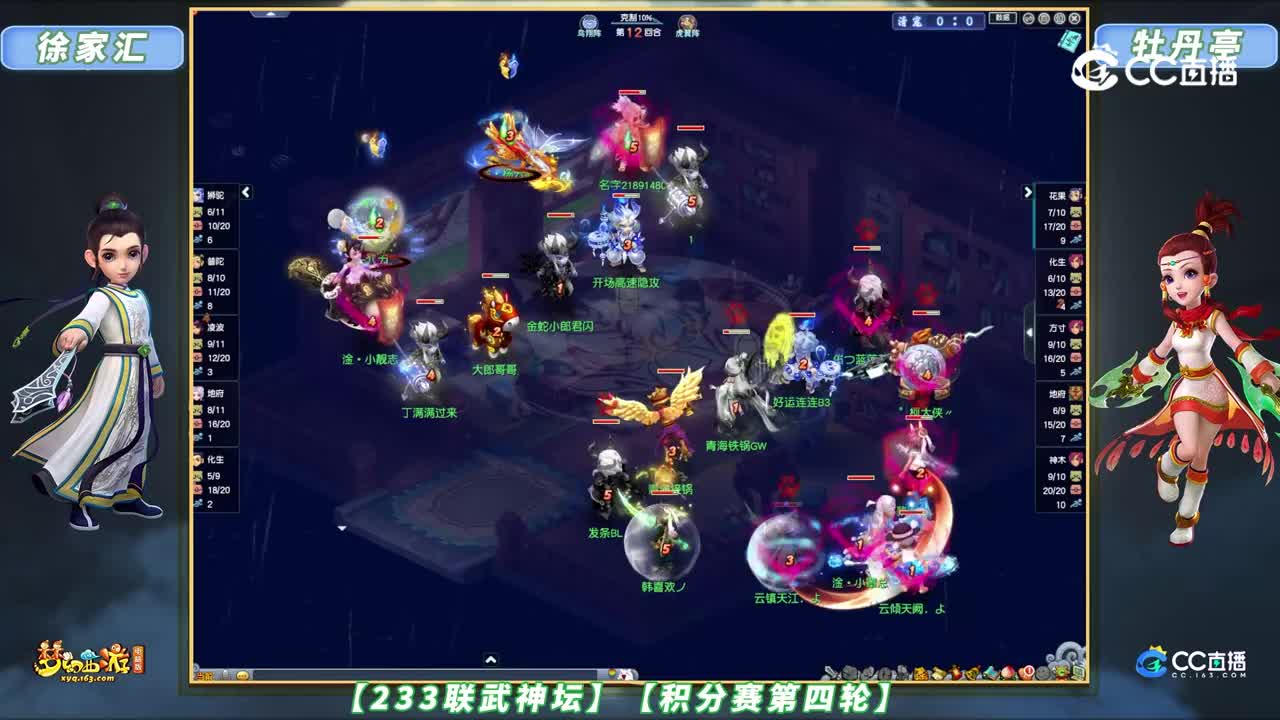Click the 虎翼阵 formation avatar at top center
The height and width of the screenshot is (720, 1280).
686,22
